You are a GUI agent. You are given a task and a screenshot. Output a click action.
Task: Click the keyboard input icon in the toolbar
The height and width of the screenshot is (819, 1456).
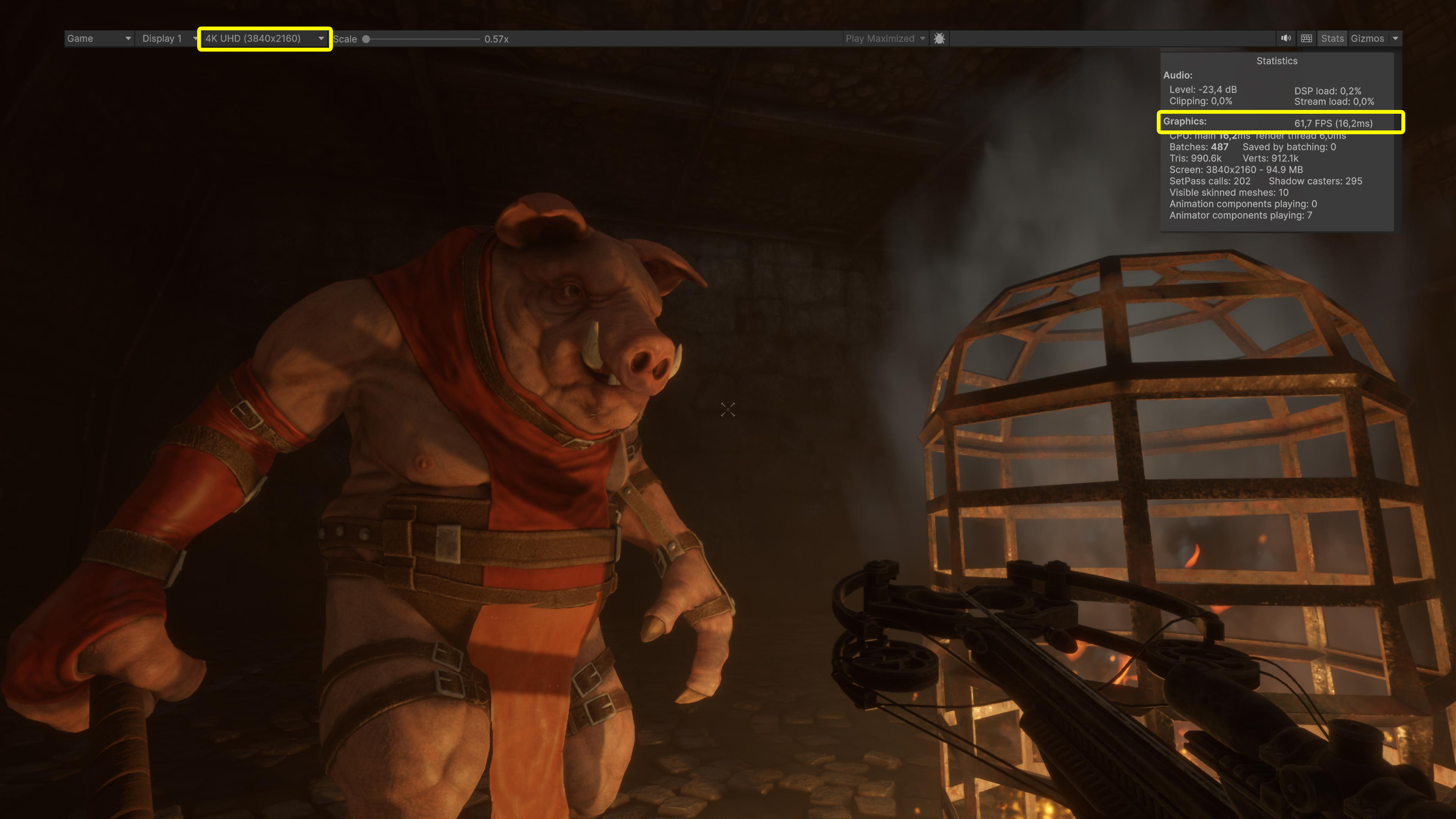tap(1306, 38)
